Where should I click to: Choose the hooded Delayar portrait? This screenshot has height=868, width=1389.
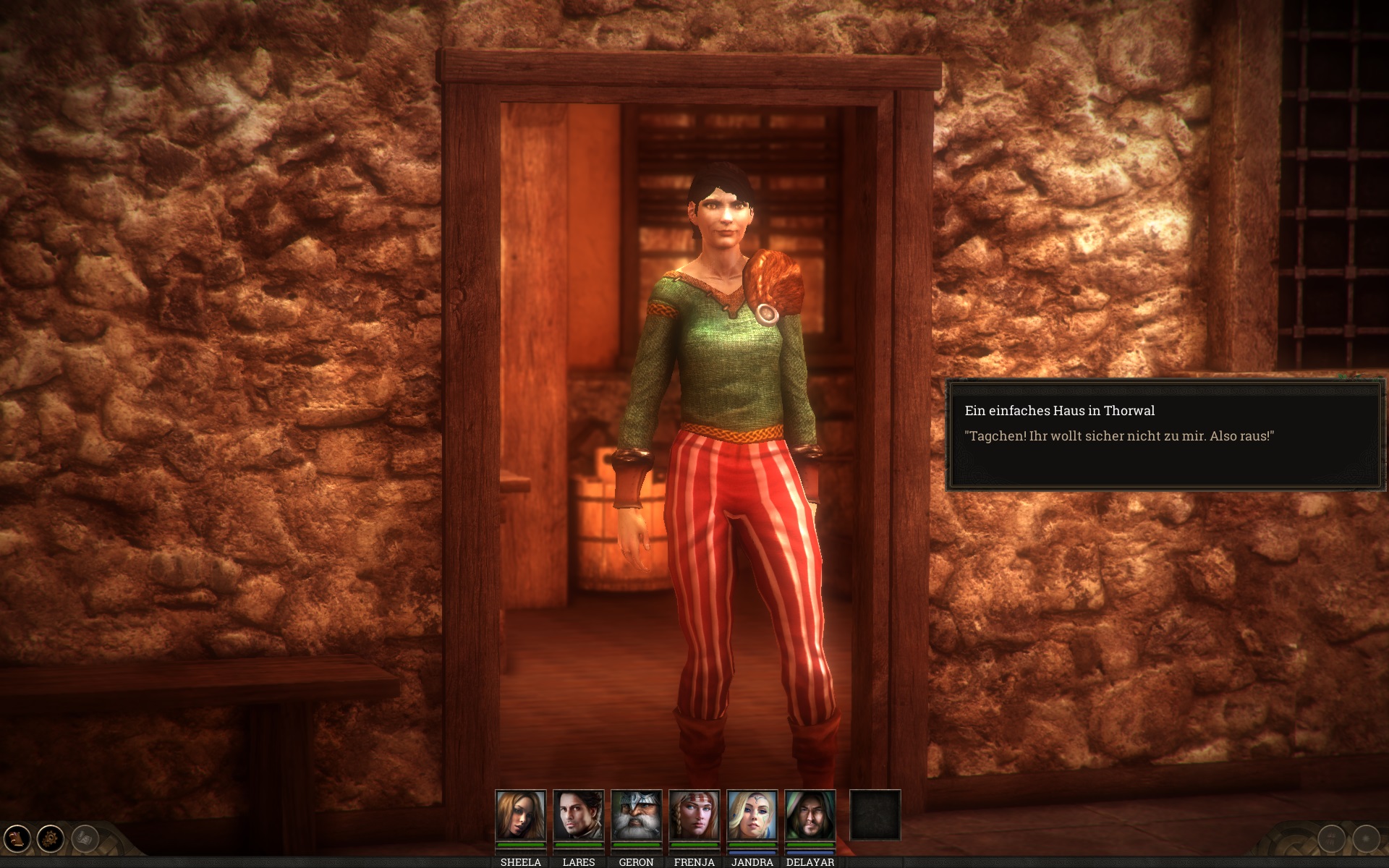coord(810,815)
